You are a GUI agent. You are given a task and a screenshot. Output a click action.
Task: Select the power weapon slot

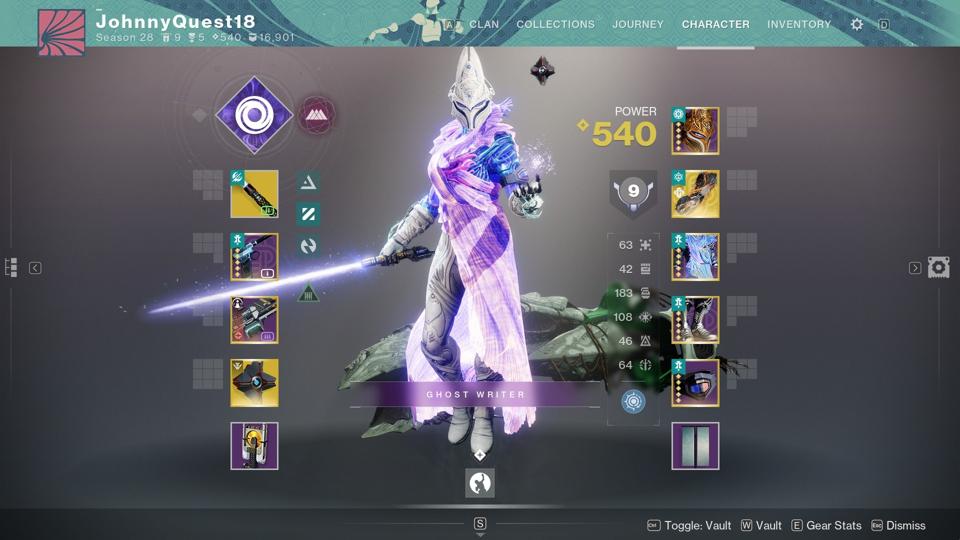pyautogui.click(x=254, y=320)
